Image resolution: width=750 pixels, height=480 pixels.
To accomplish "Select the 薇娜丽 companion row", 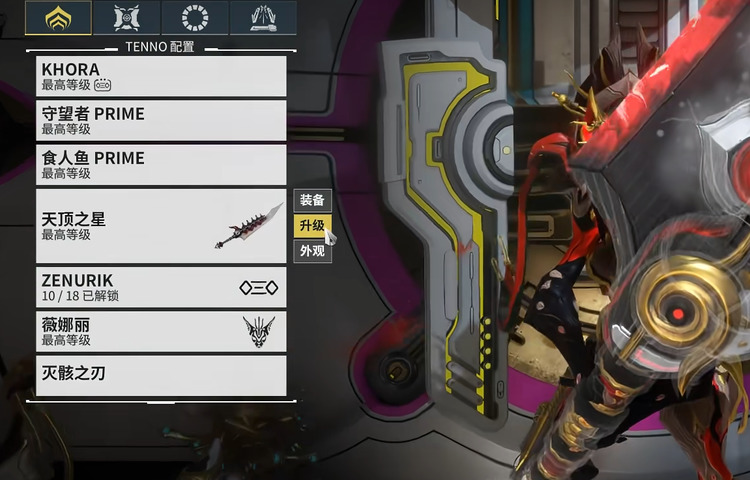I will [x=160, y=331].
